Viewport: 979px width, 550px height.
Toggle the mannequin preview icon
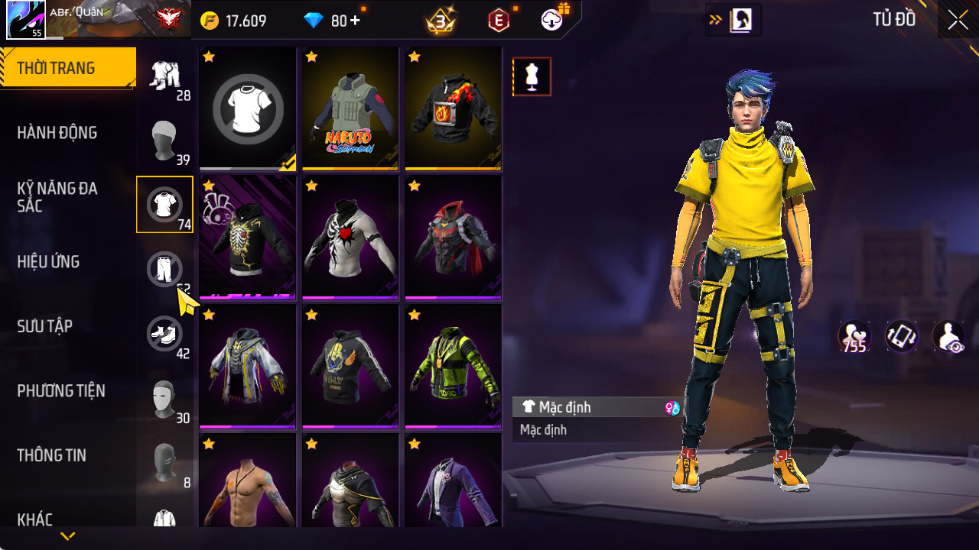[x=530, y=75]
